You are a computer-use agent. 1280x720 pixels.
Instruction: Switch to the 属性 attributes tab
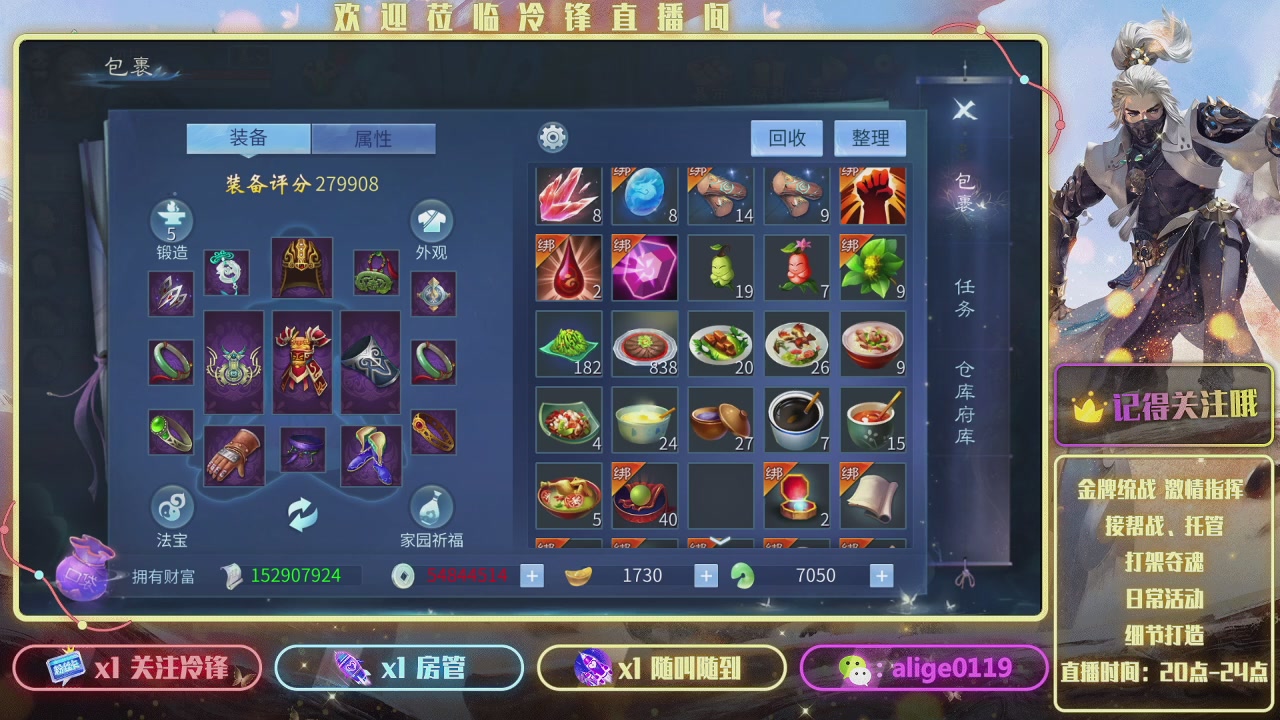pyautogui.click(x=375, y=139)
